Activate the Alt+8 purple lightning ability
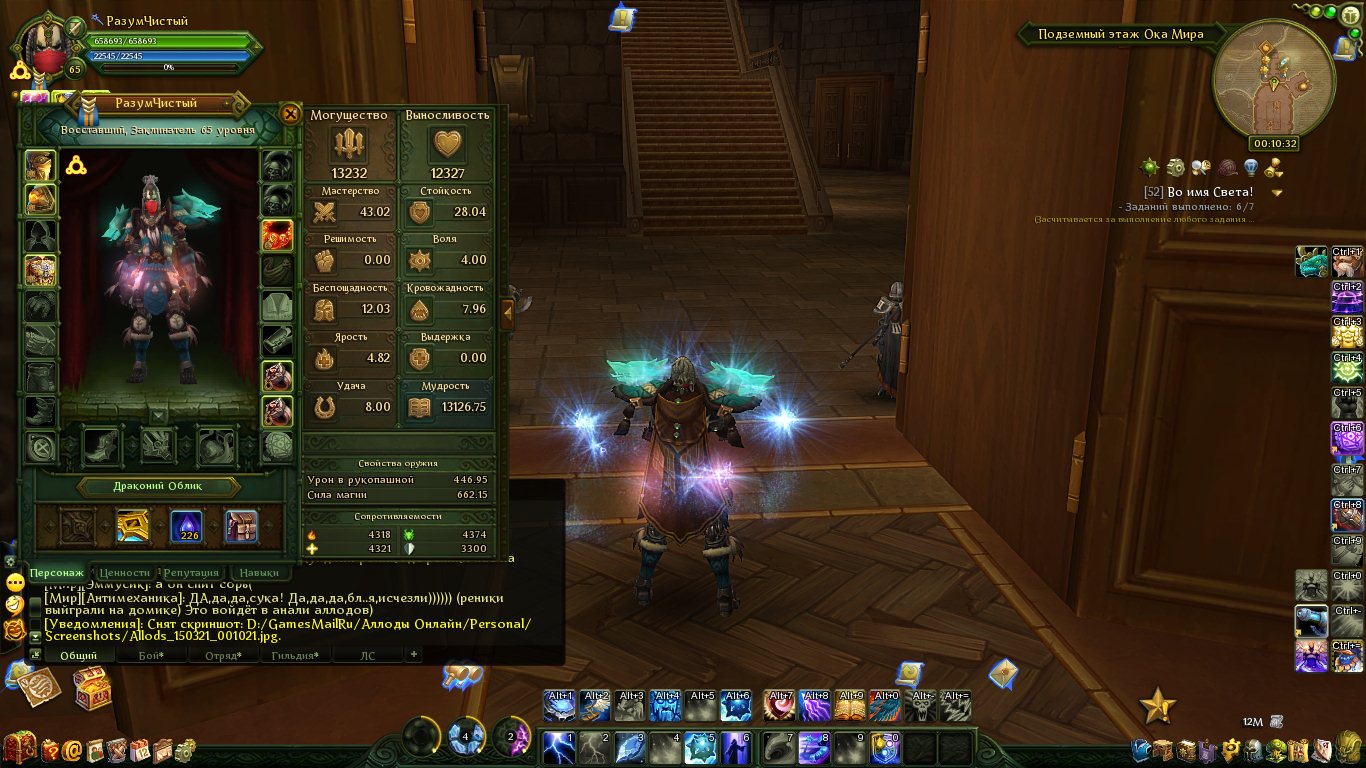Image resolution: width=1366 pixels, height=768 pixels. 815,706
